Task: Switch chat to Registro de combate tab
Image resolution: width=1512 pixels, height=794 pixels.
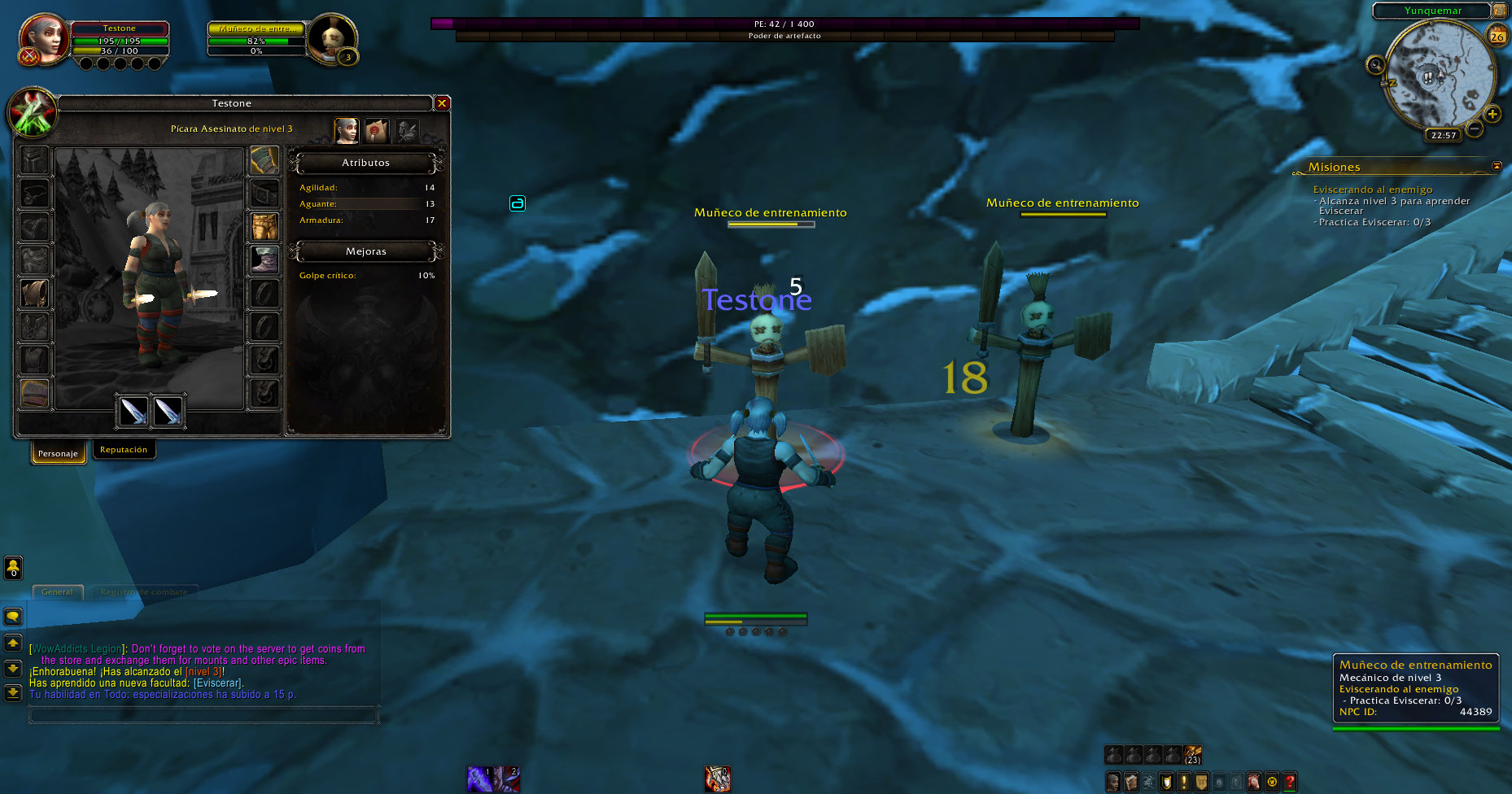Action: pyautogui.click(x=144, y=592)
